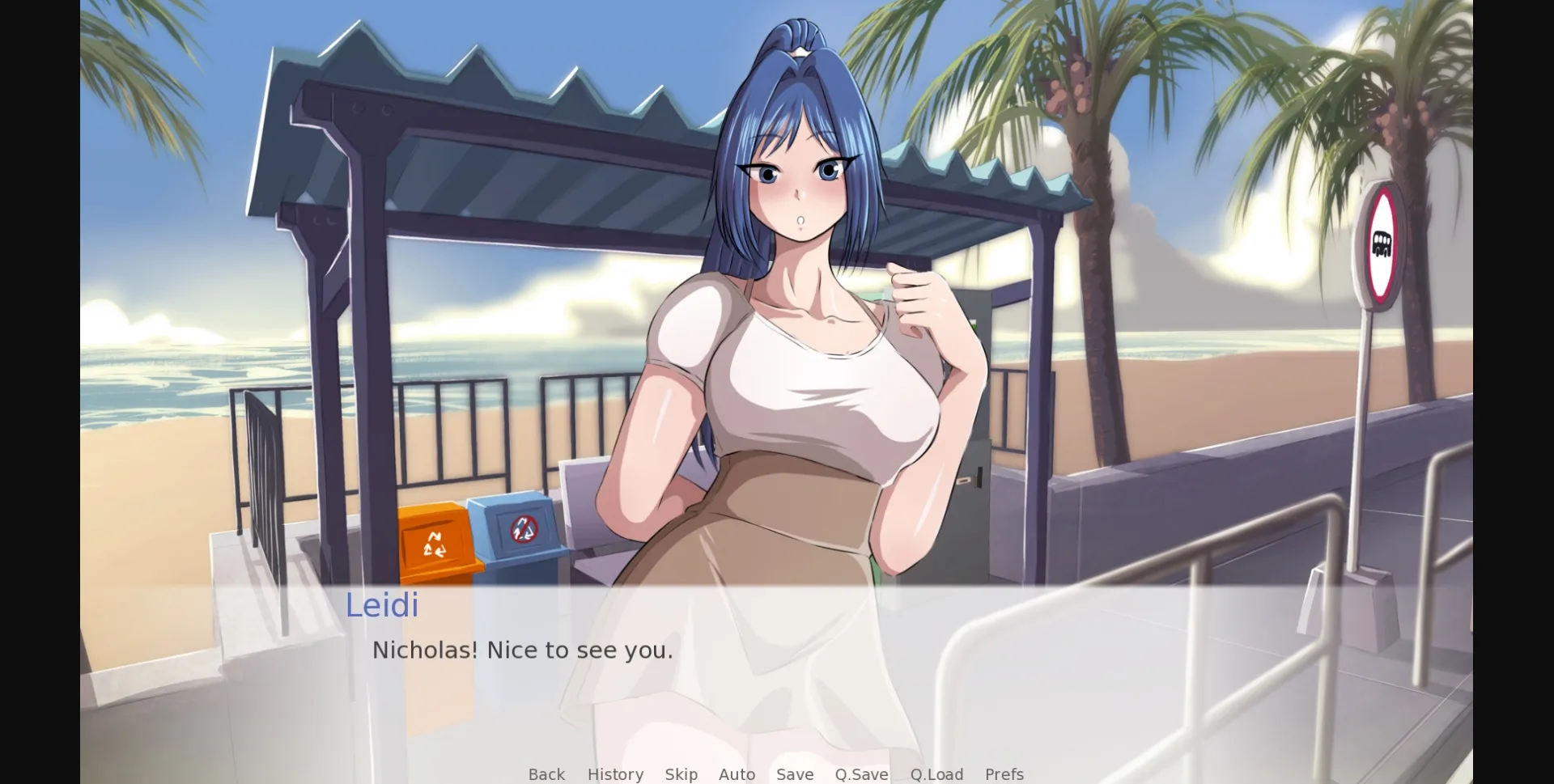Load the latest quicksave via Q.Load
Image resolution: width=1554 pixels, height=784 pixels.
[x=936, y=774]
